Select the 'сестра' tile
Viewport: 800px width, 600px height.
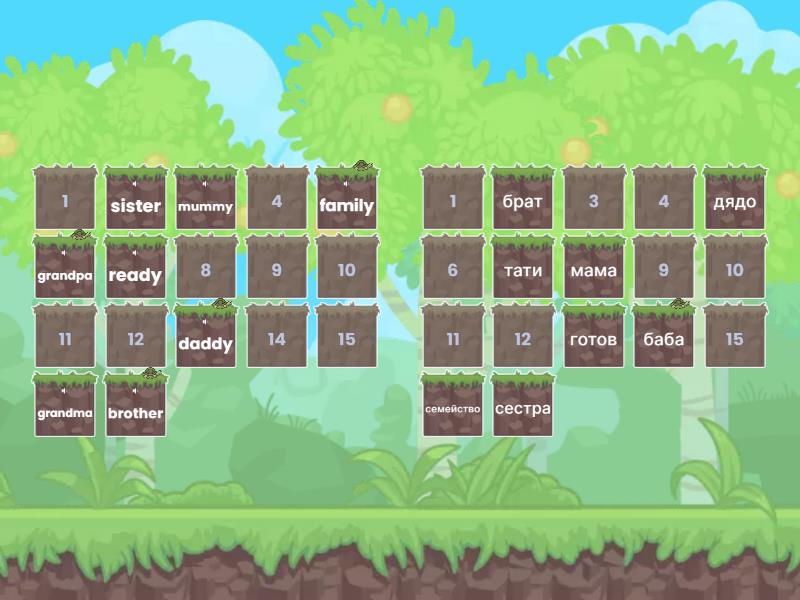click(522, 408)
